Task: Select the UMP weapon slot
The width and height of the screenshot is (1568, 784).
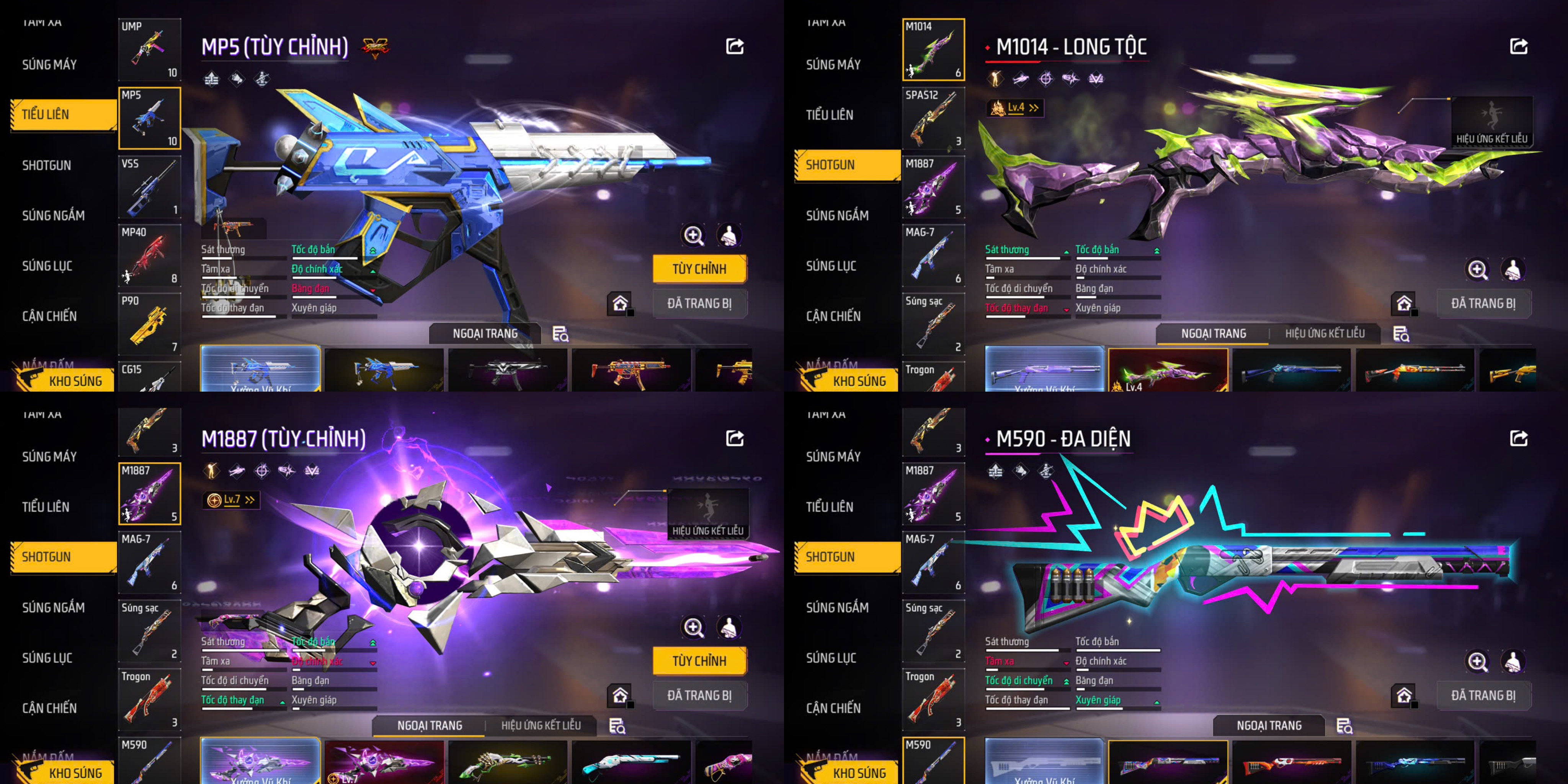Action: coord(149,49)
